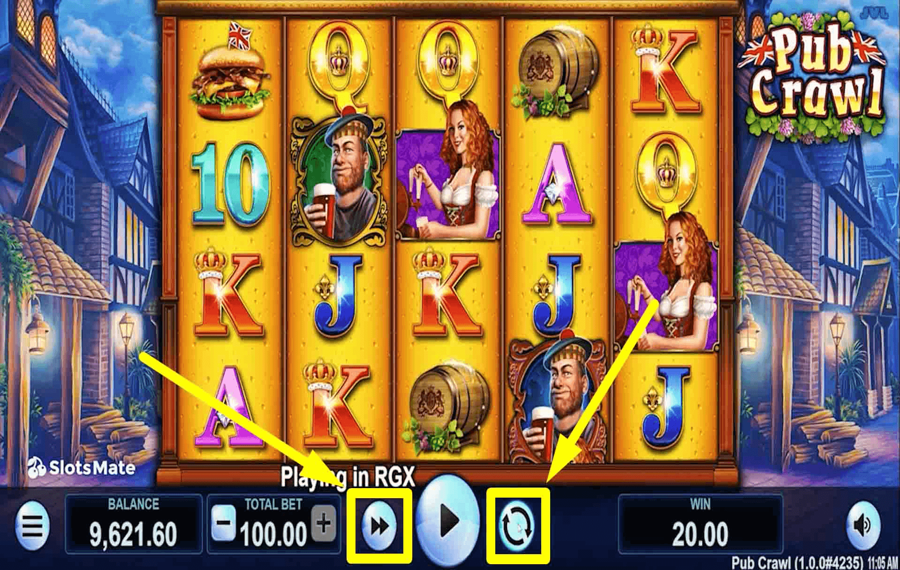The height and width of the screenshot is (570, 900).
Task: Toggle the fast-forward turbo spin button
Action: point(379,525)
